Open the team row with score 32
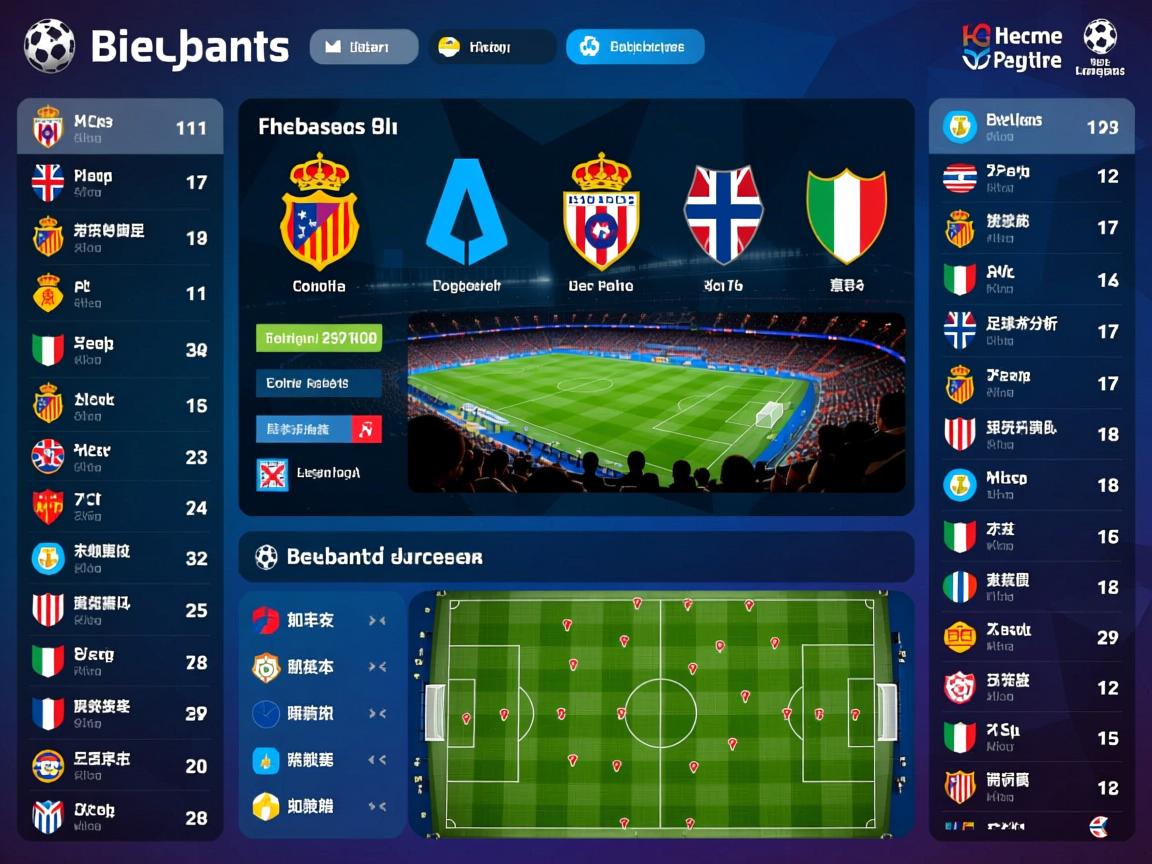 point(120,558)
